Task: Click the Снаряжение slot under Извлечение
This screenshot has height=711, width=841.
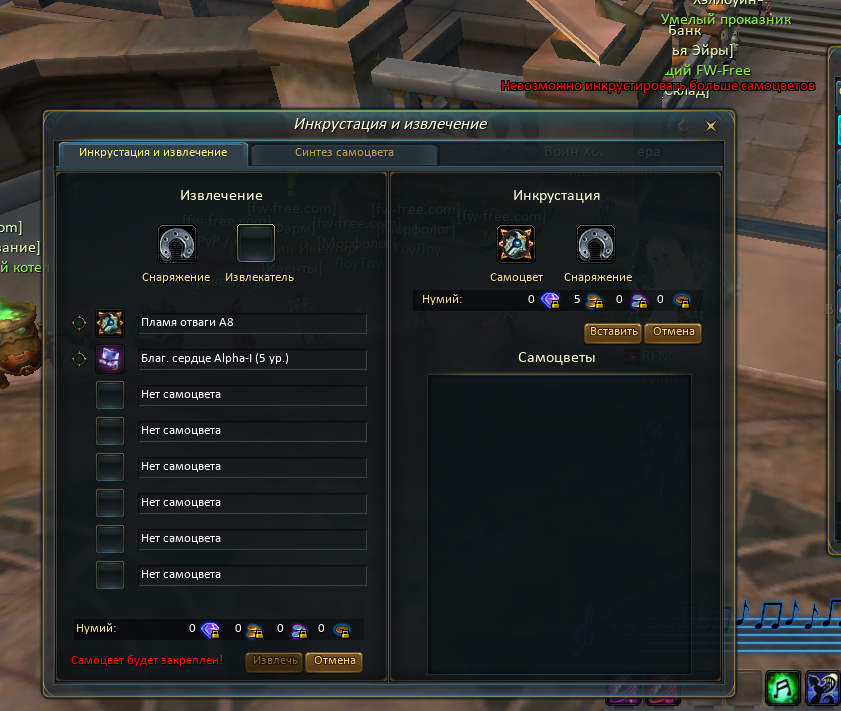Action: 177,243
